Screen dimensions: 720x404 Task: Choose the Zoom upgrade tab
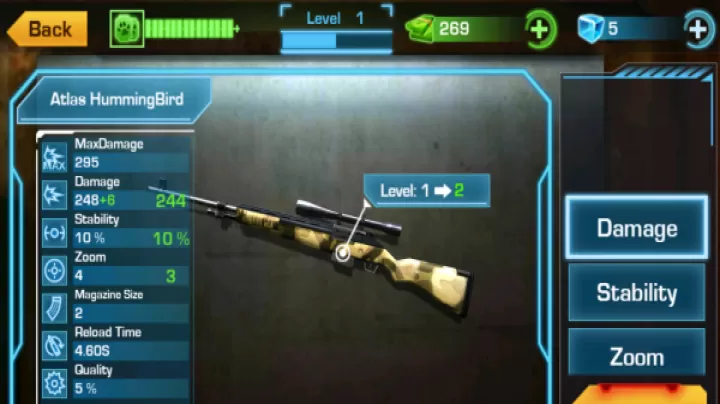click(x=637, y=356)
